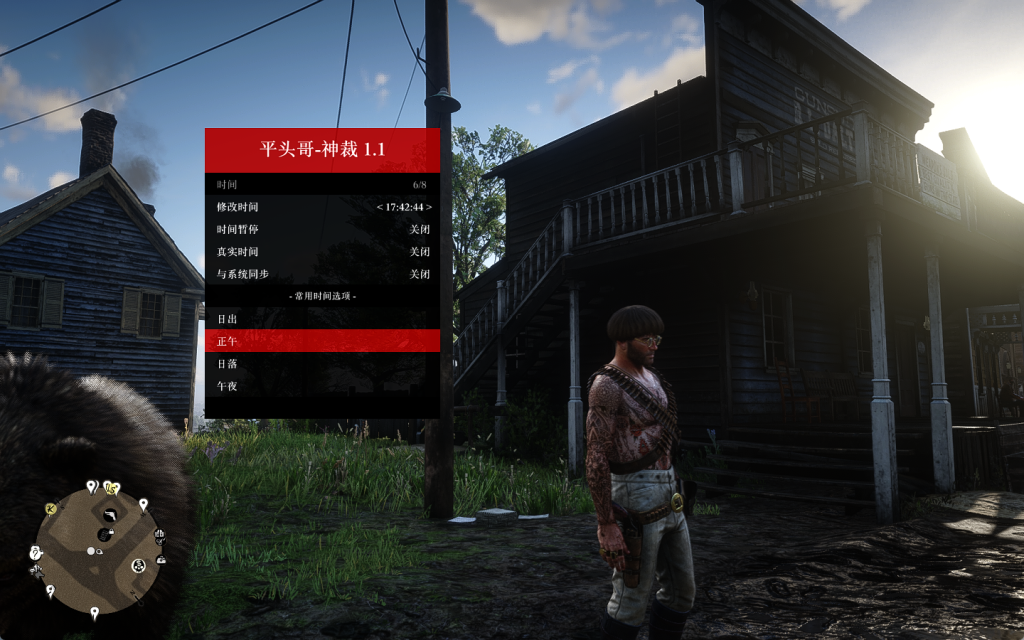Toggle the 时间暂停 option

(x=322, y=229)
